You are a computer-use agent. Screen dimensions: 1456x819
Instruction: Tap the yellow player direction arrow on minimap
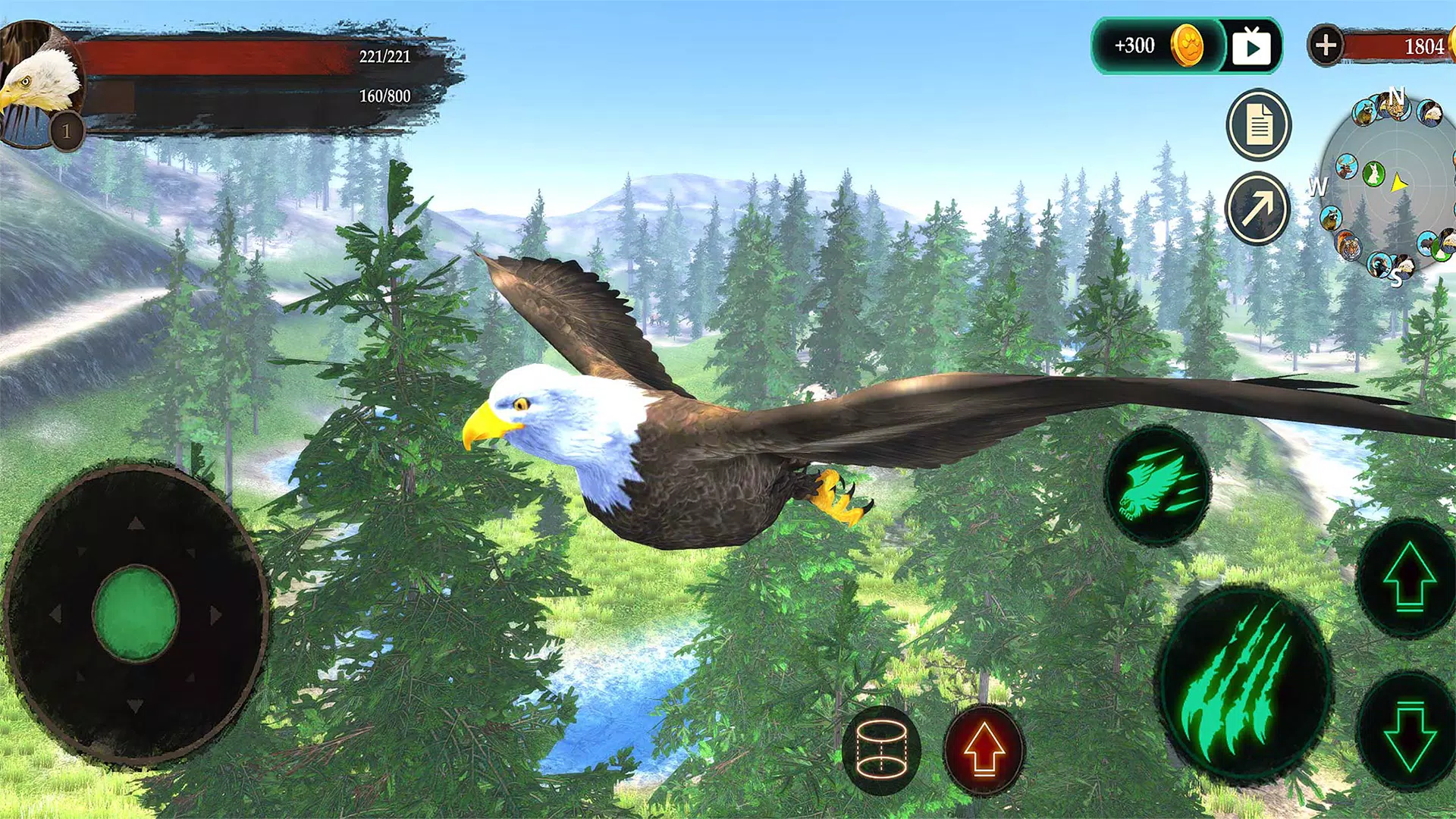[1400, 181]
